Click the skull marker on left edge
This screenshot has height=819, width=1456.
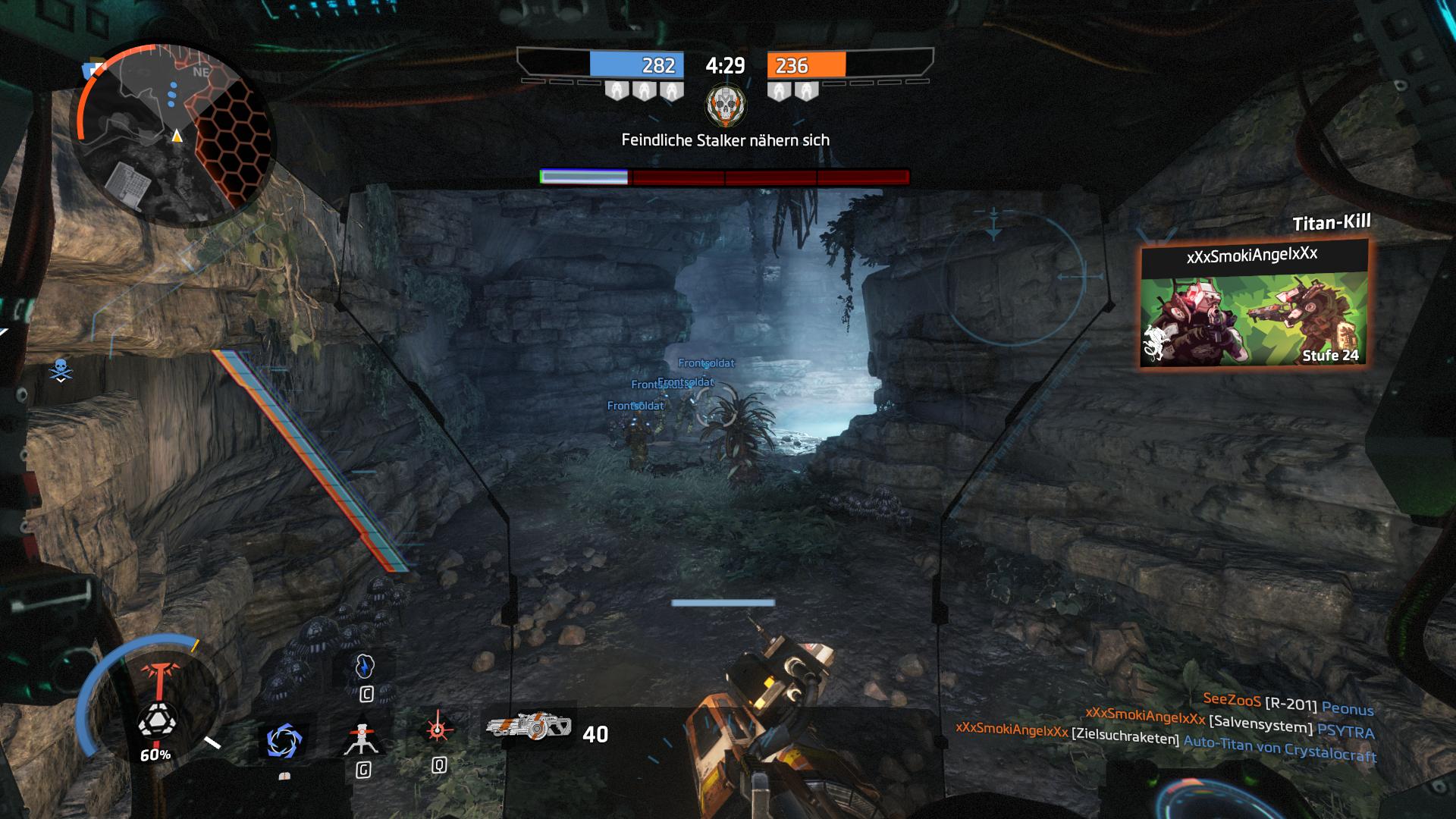60,370
